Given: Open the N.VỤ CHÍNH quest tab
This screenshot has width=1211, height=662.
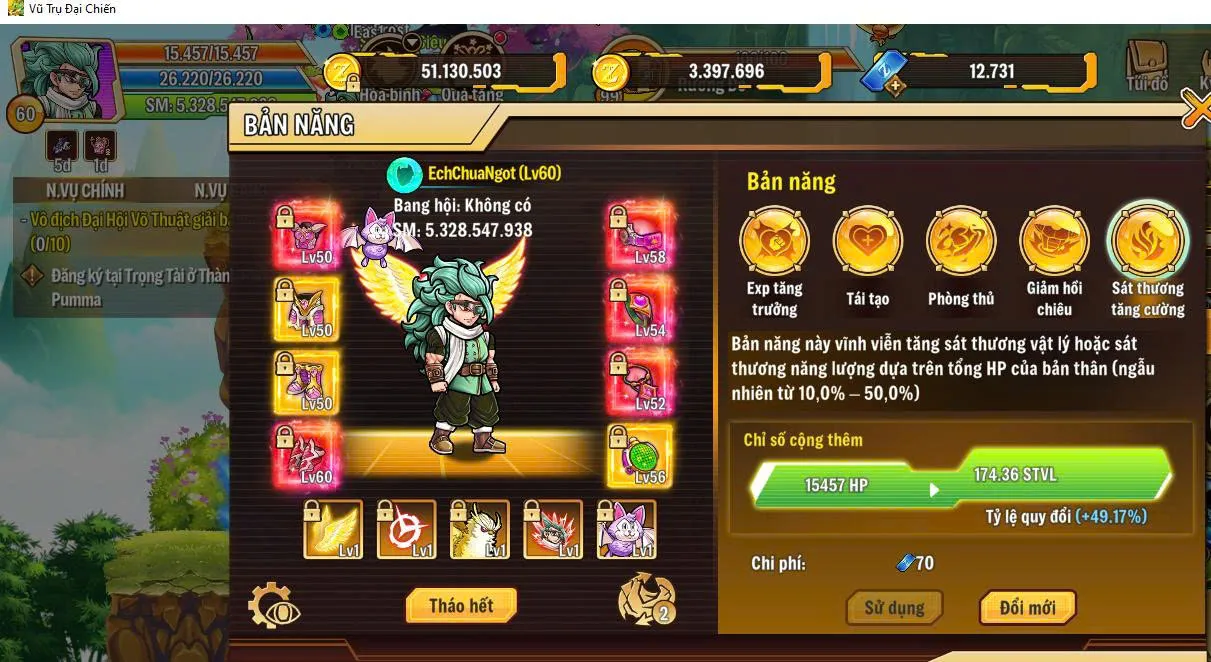Looking at the screenshot, I should tap(85, 190).
